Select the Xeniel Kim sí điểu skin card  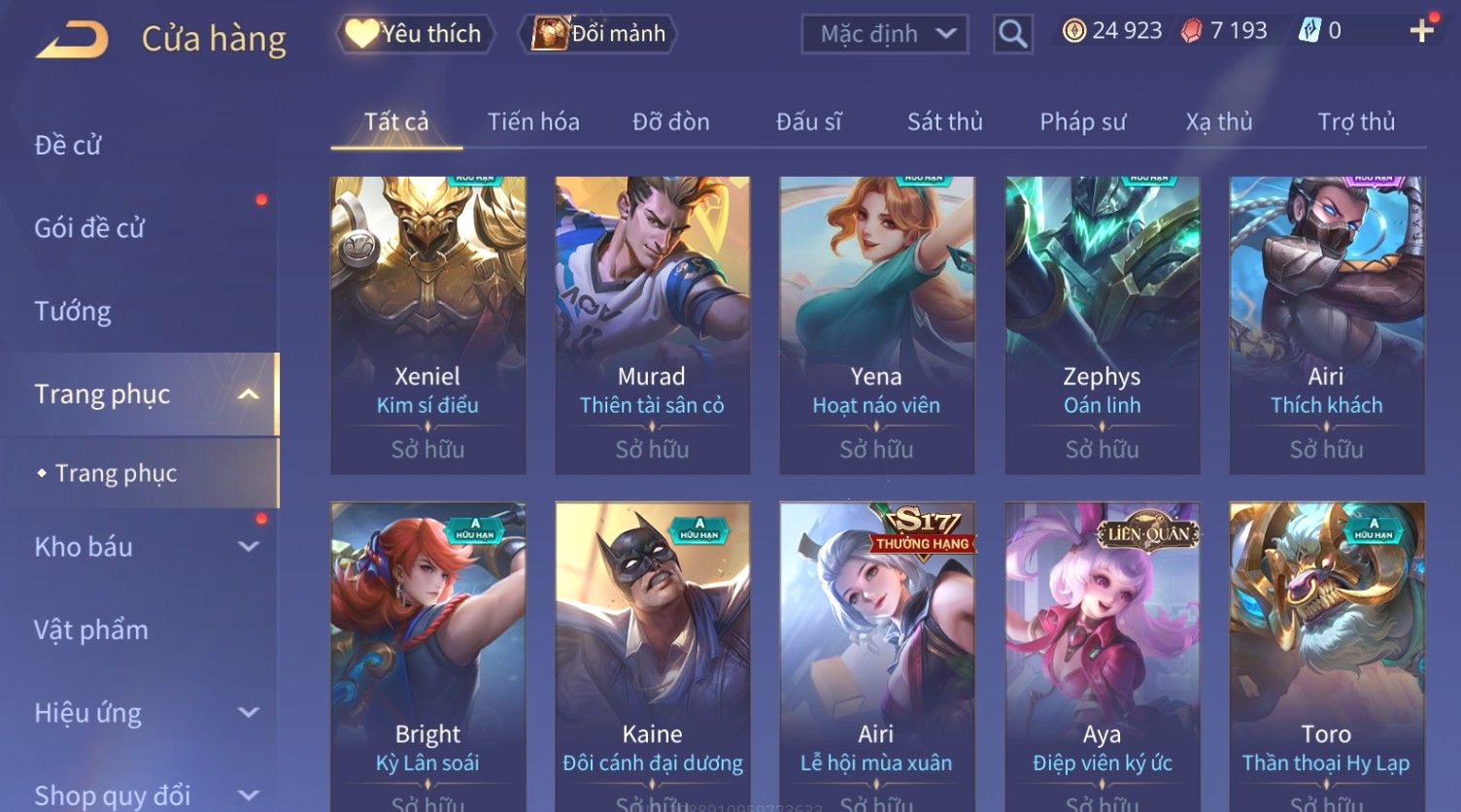[x=427, y=324]
